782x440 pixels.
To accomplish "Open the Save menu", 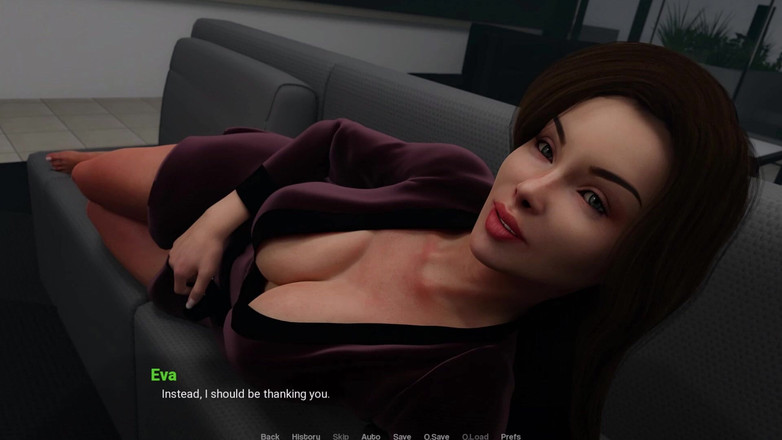I will pyautogui.click(x=402, y=436).
